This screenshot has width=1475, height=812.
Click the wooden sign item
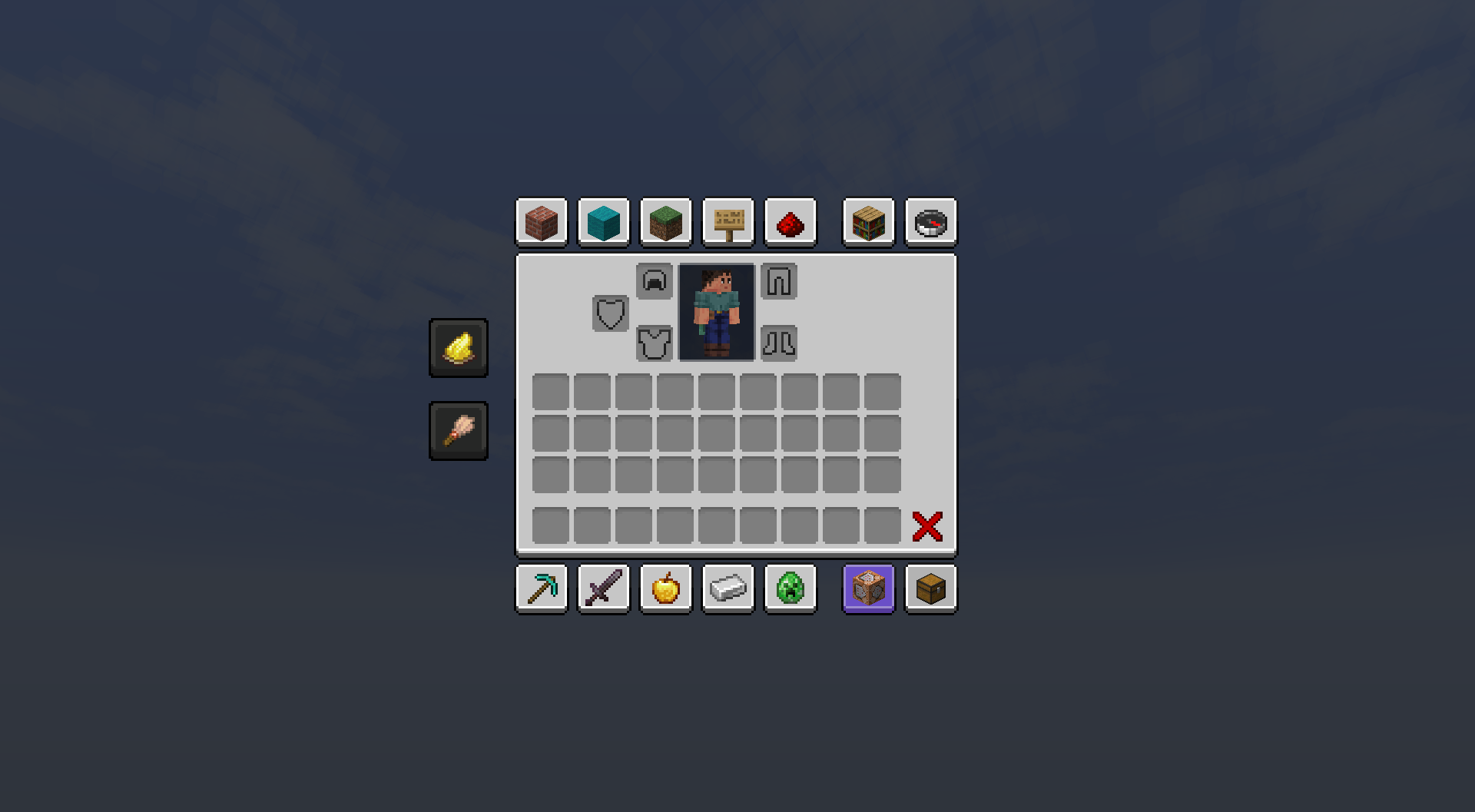point(728,223)
